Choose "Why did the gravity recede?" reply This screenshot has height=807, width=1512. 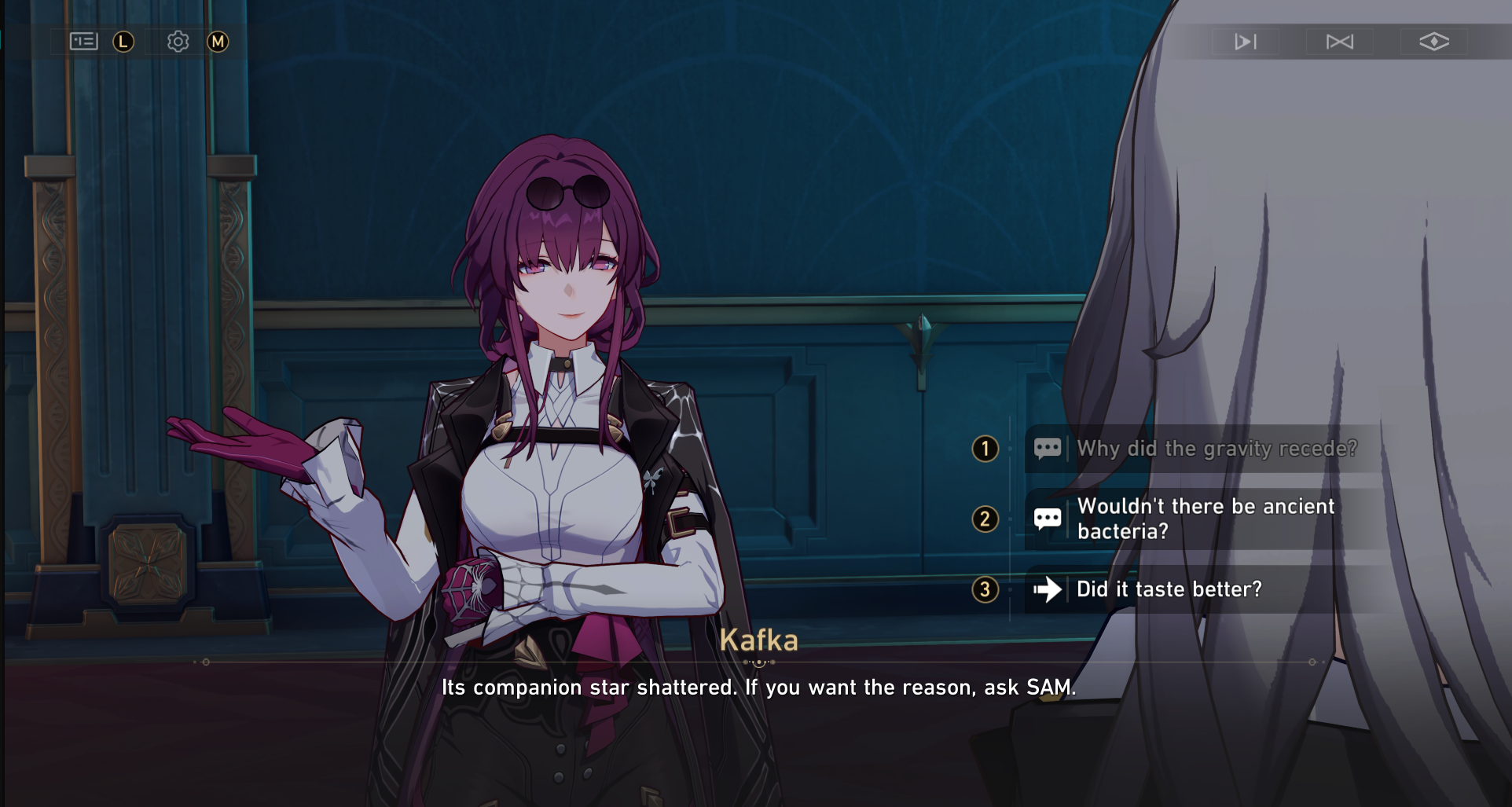point(1216,449)
